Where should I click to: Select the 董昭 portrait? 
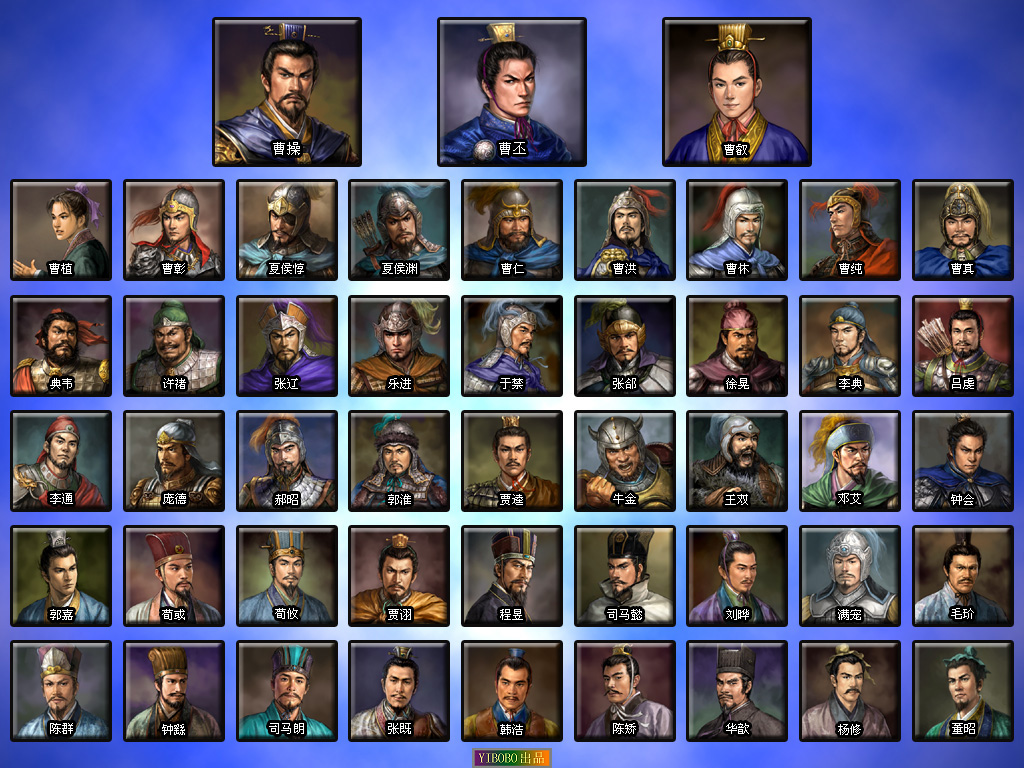tap(963, 691)
